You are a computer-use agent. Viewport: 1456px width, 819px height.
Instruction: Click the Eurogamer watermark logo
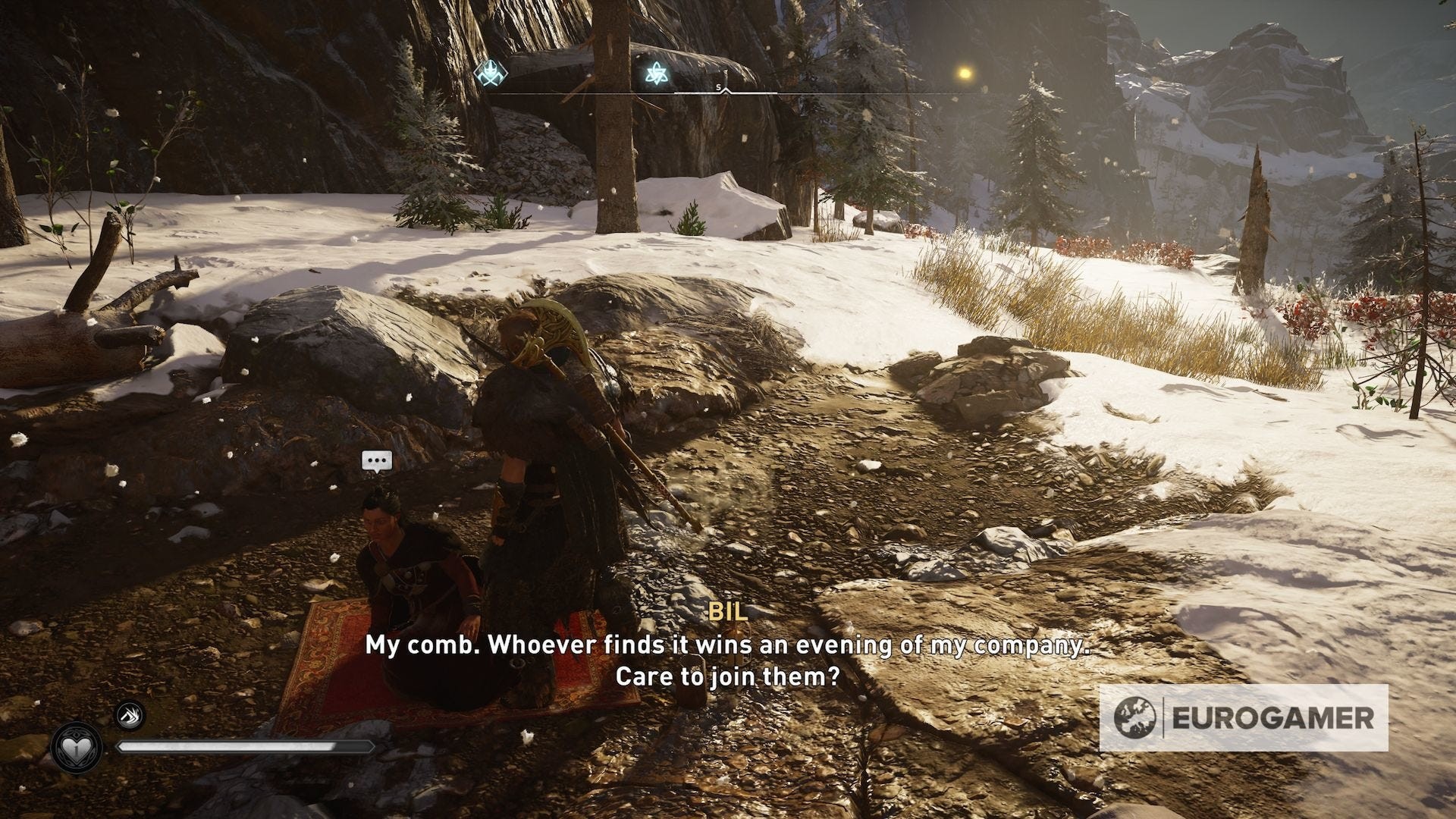[1244, 718]
